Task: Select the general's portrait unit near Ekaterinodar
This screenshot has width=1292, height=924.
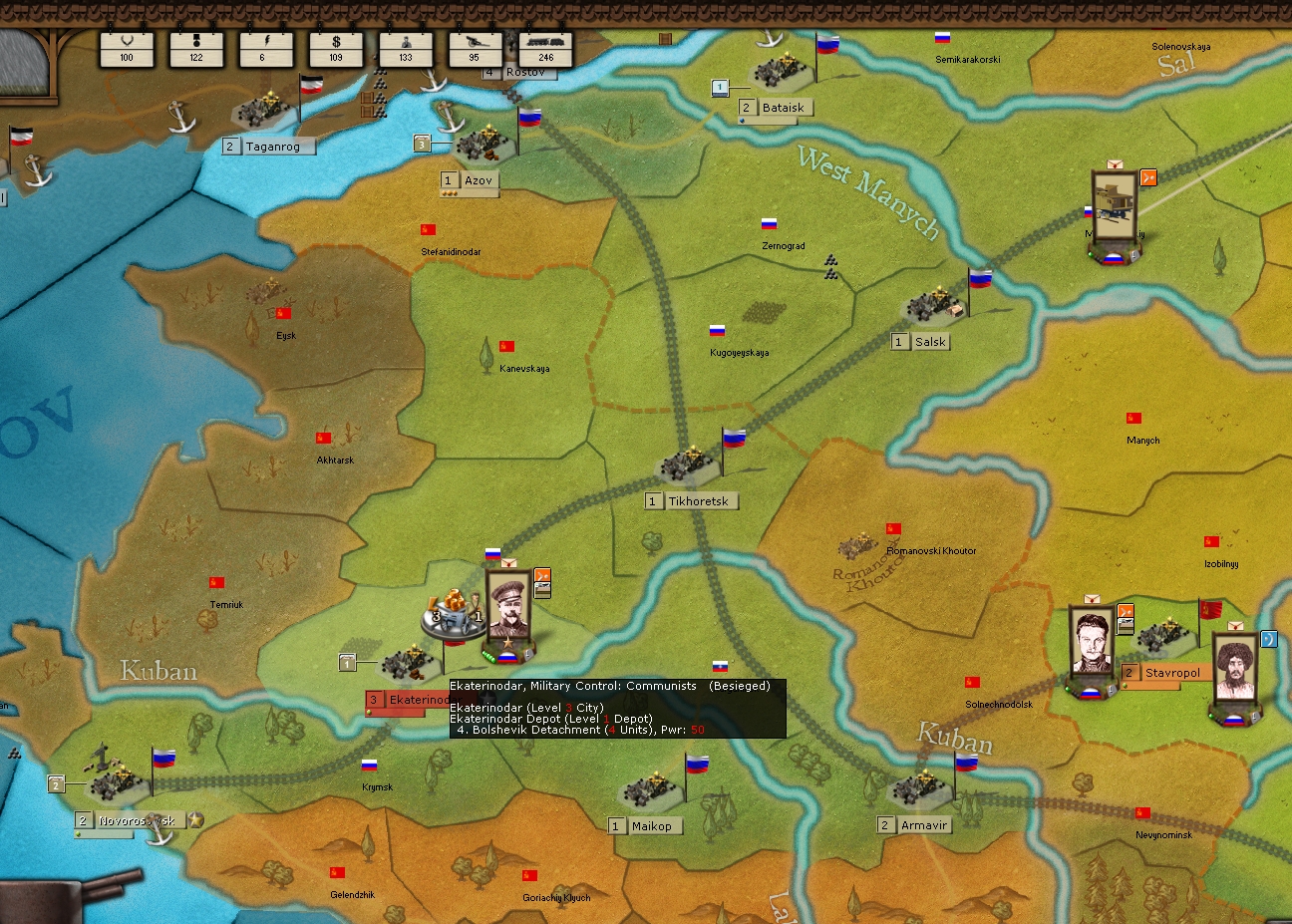Action: [507, 606]
